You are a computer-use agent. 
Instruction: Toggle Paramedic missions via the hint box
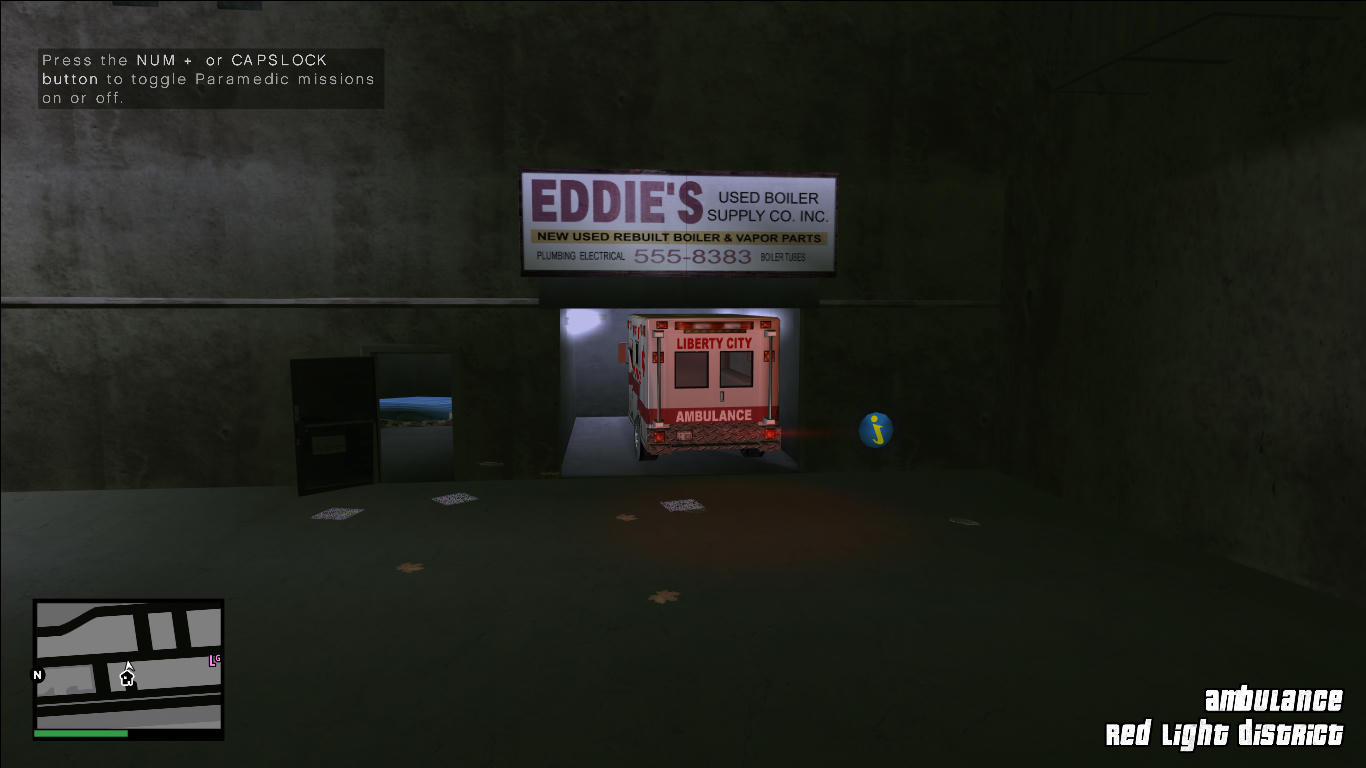pyautogui.click(x=209, y=79)
